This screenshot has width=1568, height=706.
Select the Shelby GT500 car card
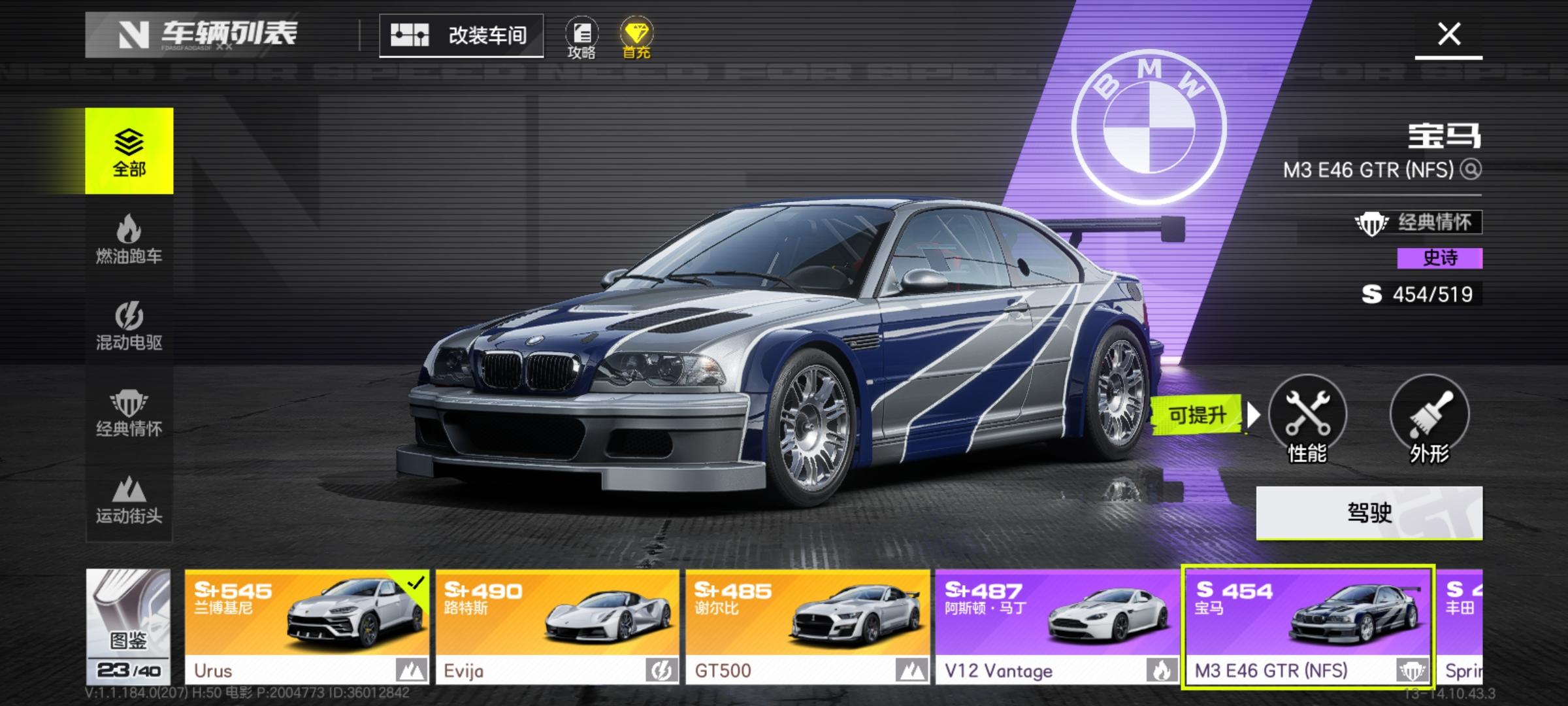point(808,626)
